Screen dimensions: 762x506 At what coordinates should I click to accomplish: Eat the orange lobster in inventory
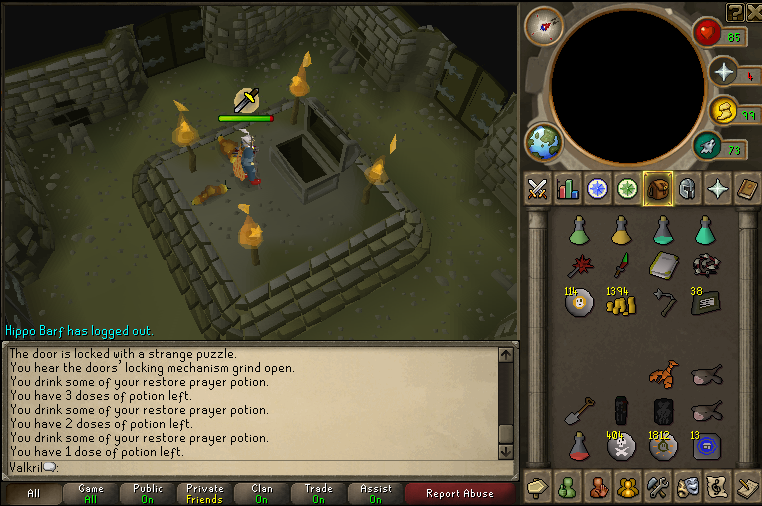663,374
